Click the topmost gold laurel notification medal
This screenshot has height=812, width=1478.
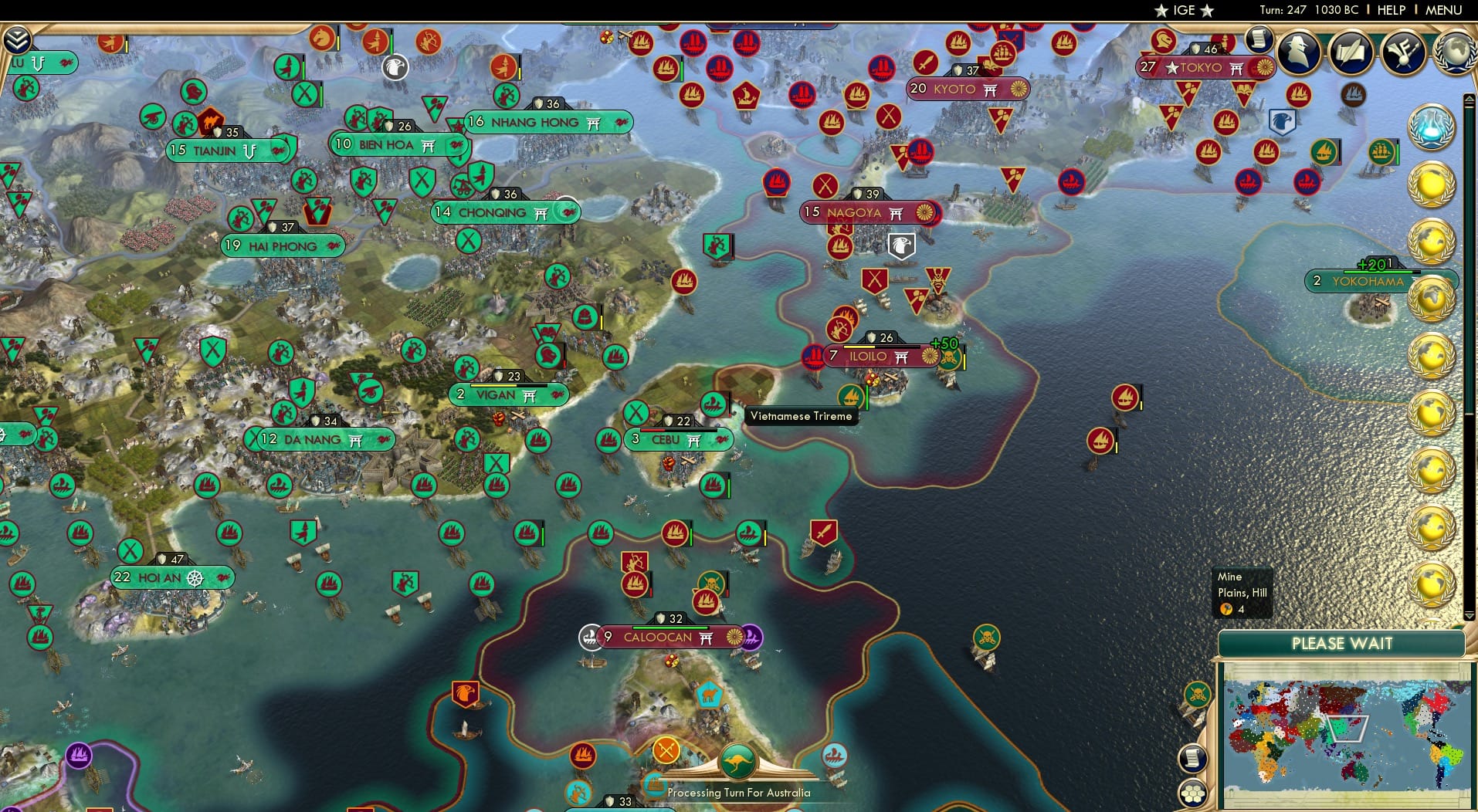tap(1432, 183)
